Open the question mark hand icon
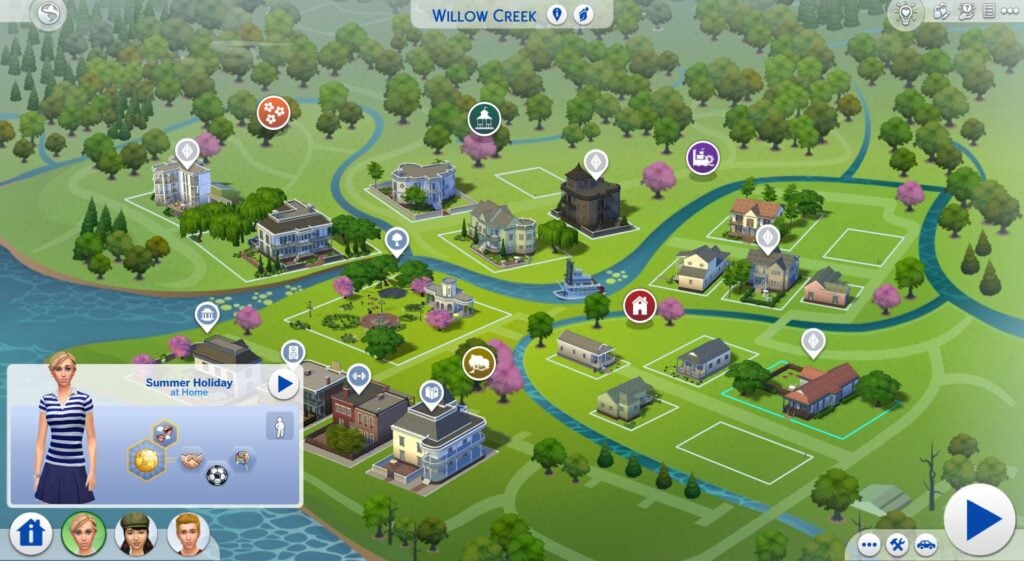This screenshot has height=561, width=1024. (x=966, y=12)
